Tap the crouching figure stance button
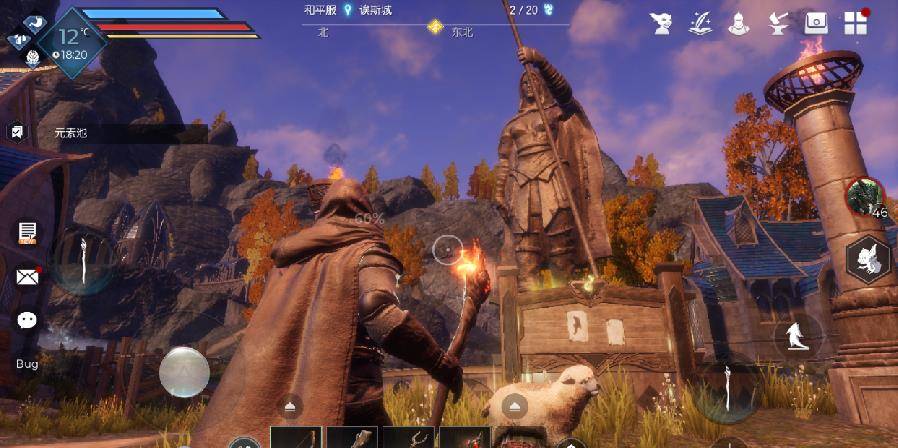 pos(798,336)
